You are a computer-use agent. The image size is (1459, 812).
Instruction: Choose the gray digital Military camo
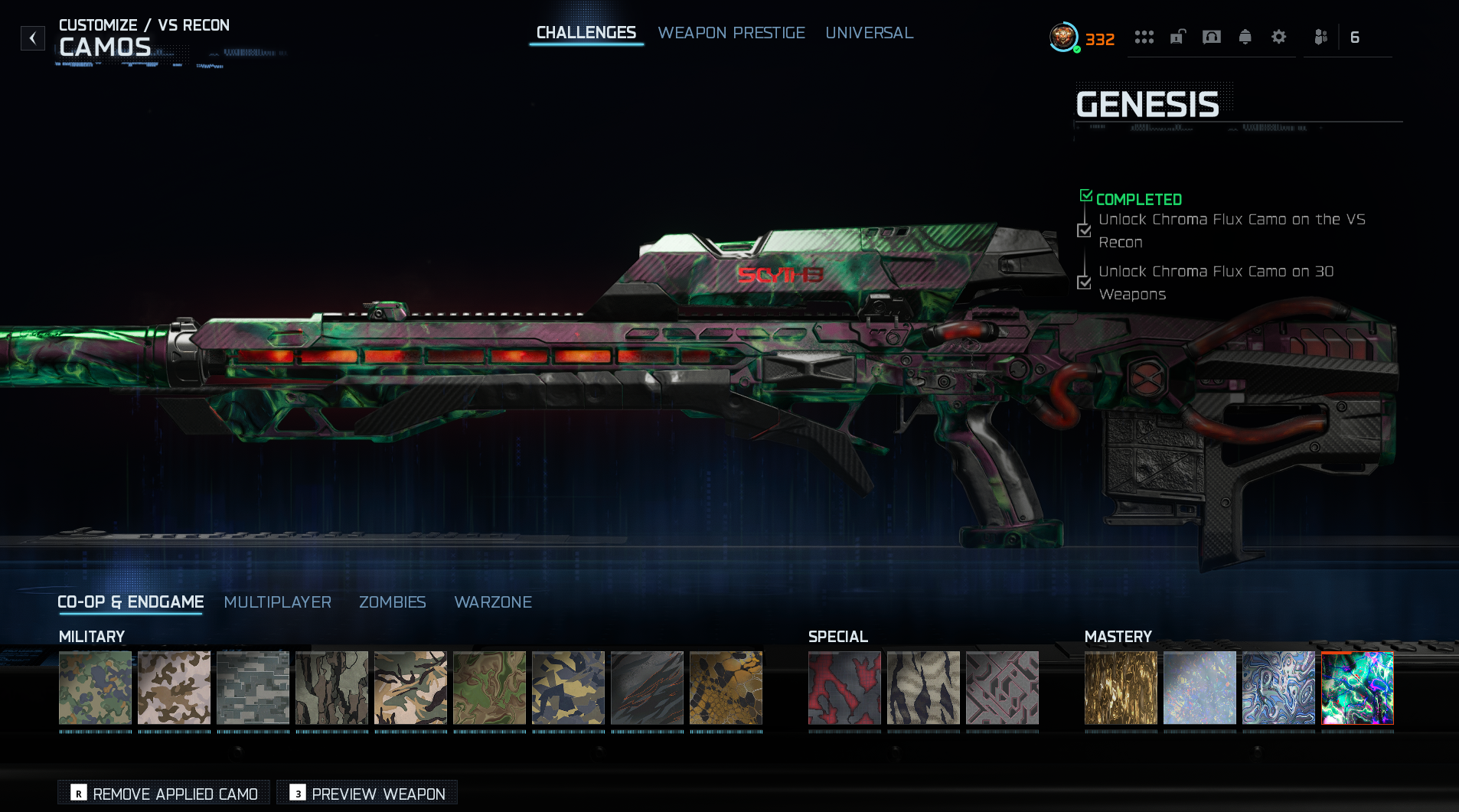point(253,687)
